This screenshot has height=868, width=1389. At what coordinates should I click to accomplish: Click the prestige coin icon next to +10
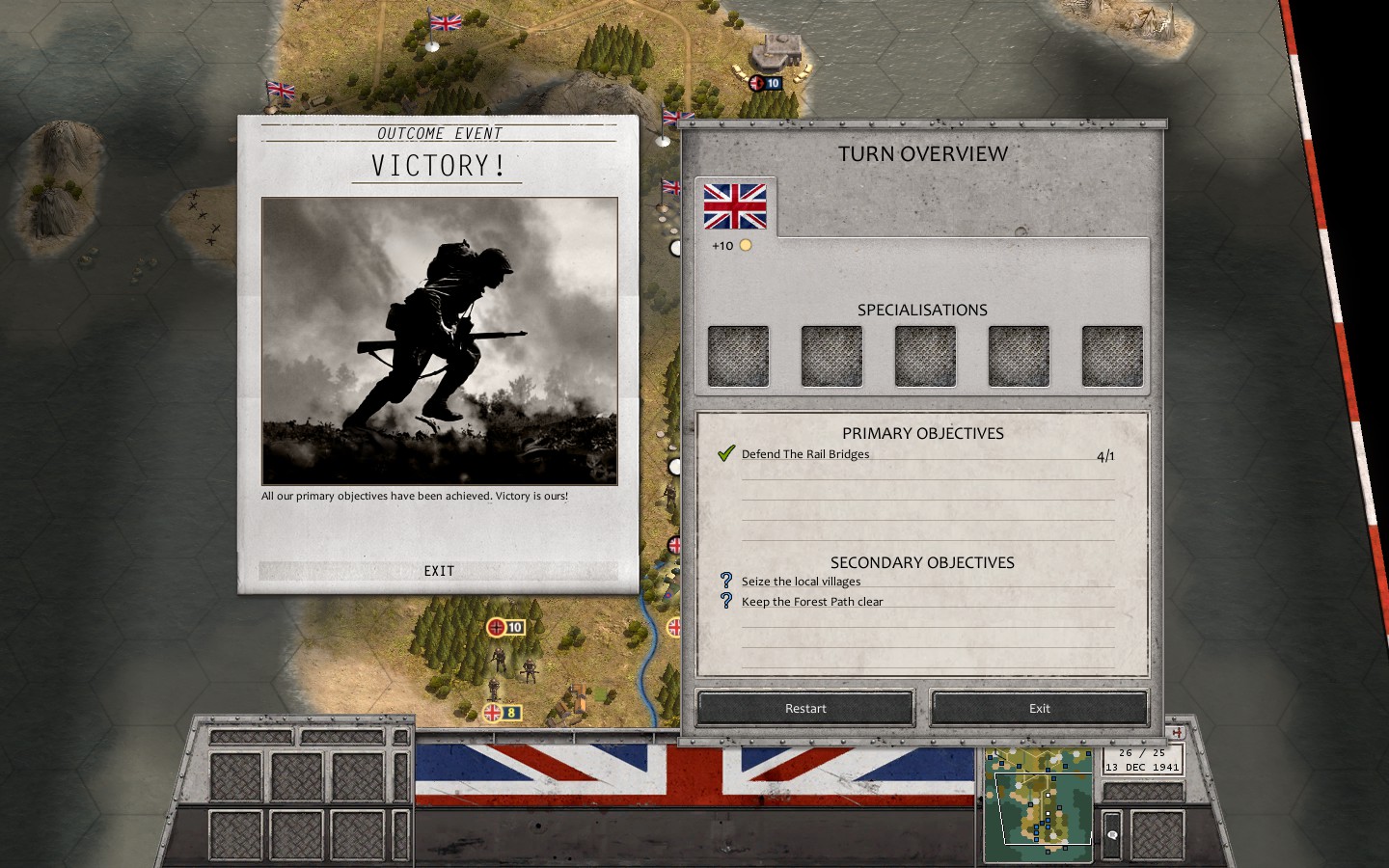(x=744, y=245)
